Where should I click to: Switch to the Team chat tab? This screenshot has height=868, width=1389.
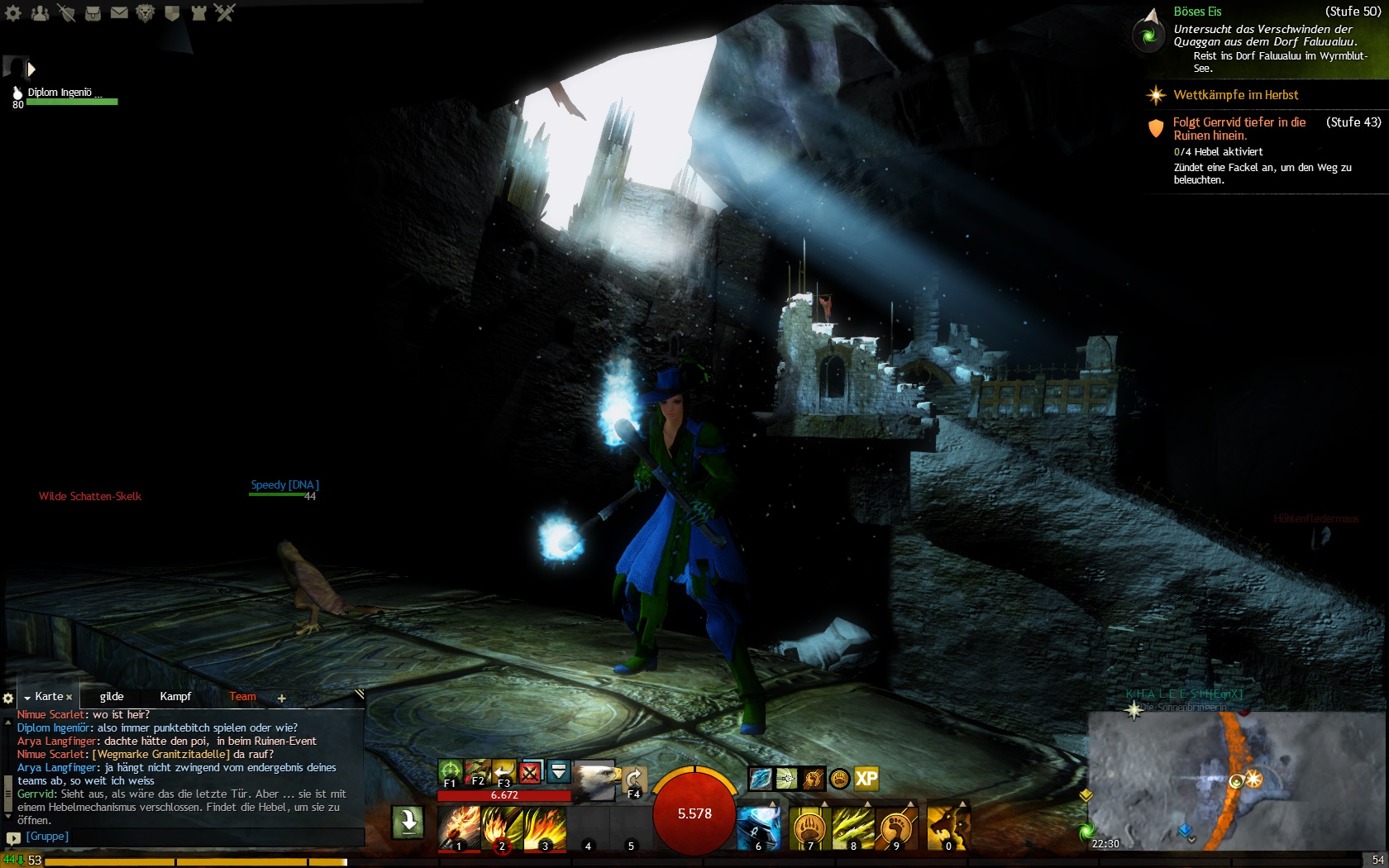[242, 697]
